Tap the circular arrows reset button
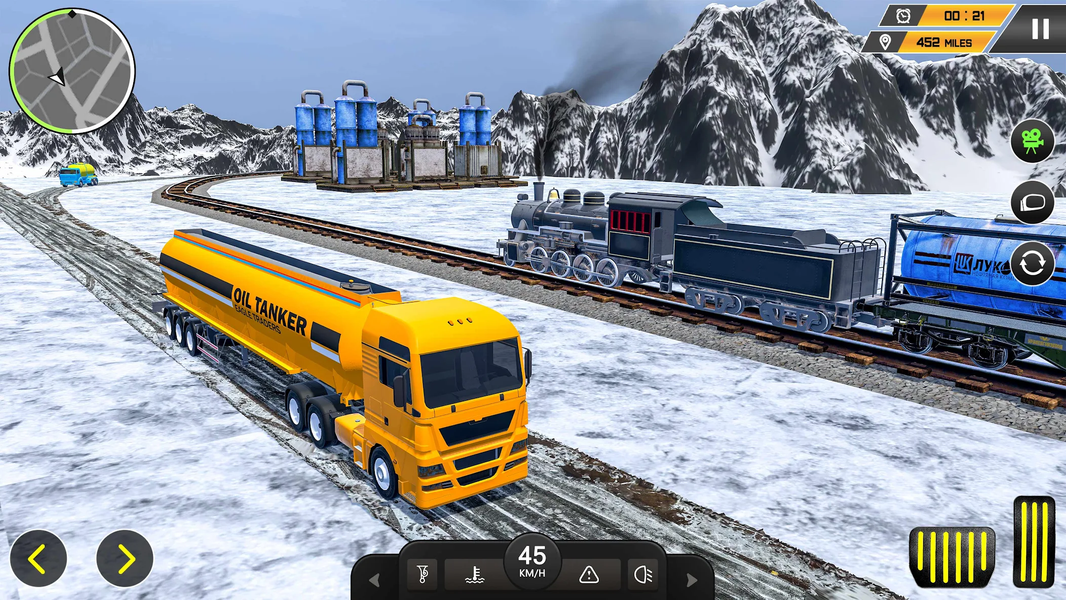Screen dimensions: 1066x600 tap(1032, 264)
